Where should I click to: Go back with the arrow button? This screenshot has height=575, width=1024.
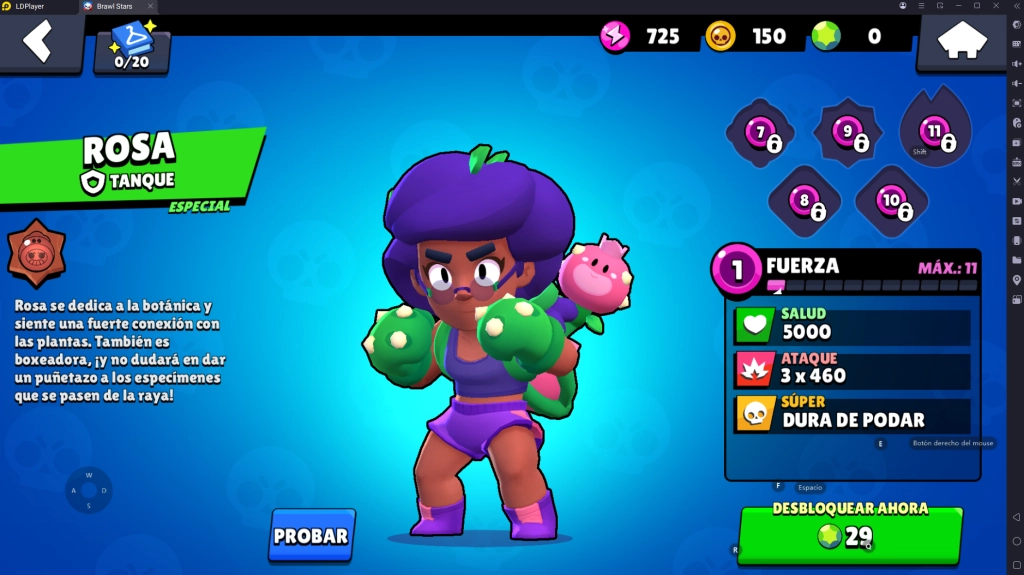(38, 42)
